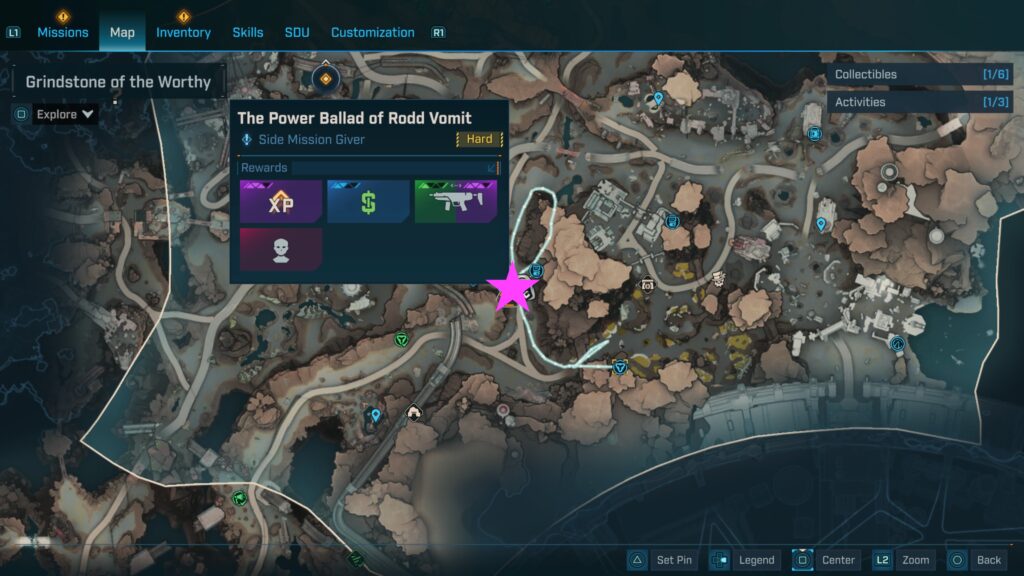Expand the Explore dropdown
1024x576 pixels.
tap(65, 114)
